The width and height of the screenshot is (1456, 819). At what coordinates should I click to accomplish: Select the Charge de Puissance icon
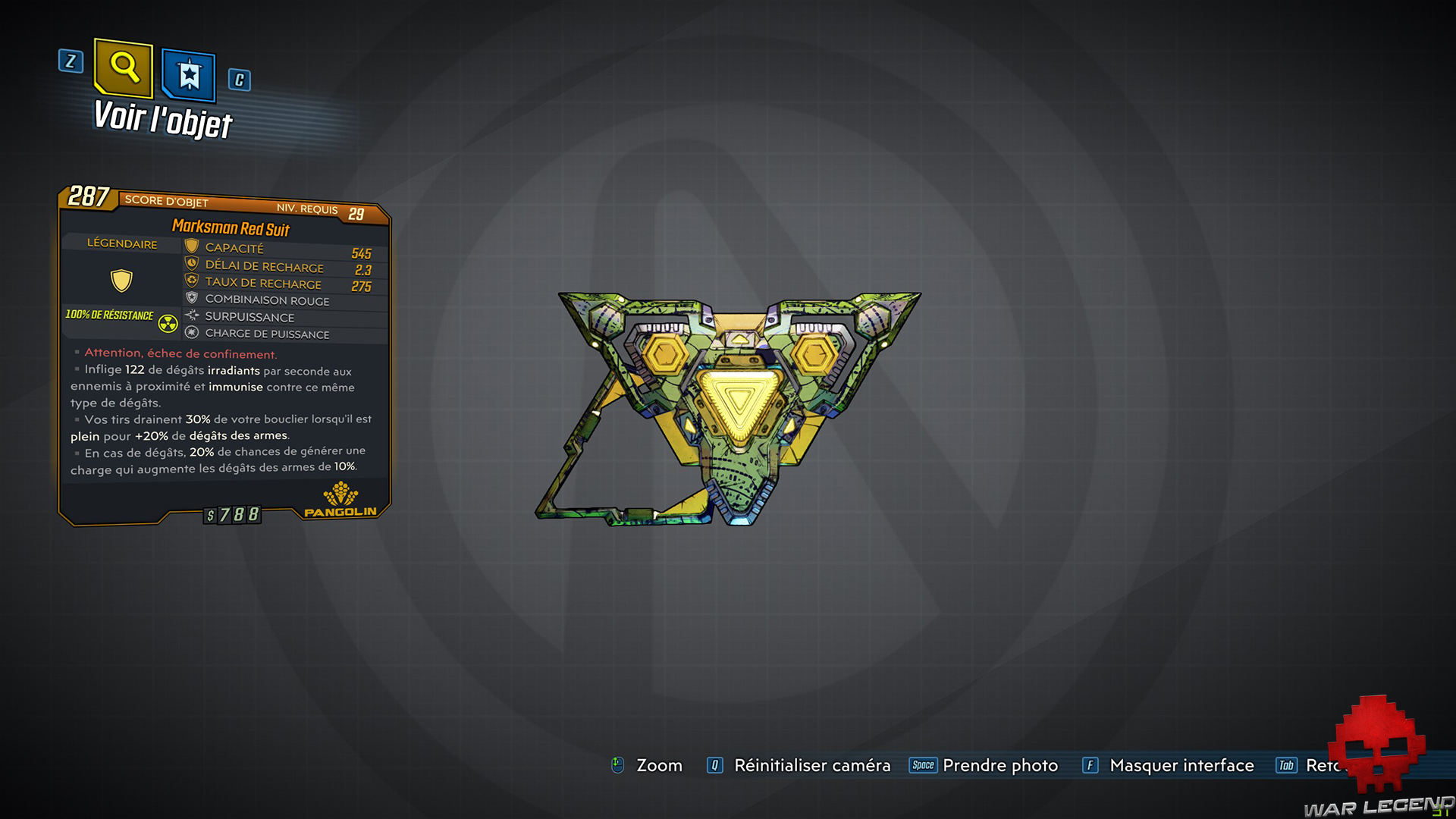[190, 334]
